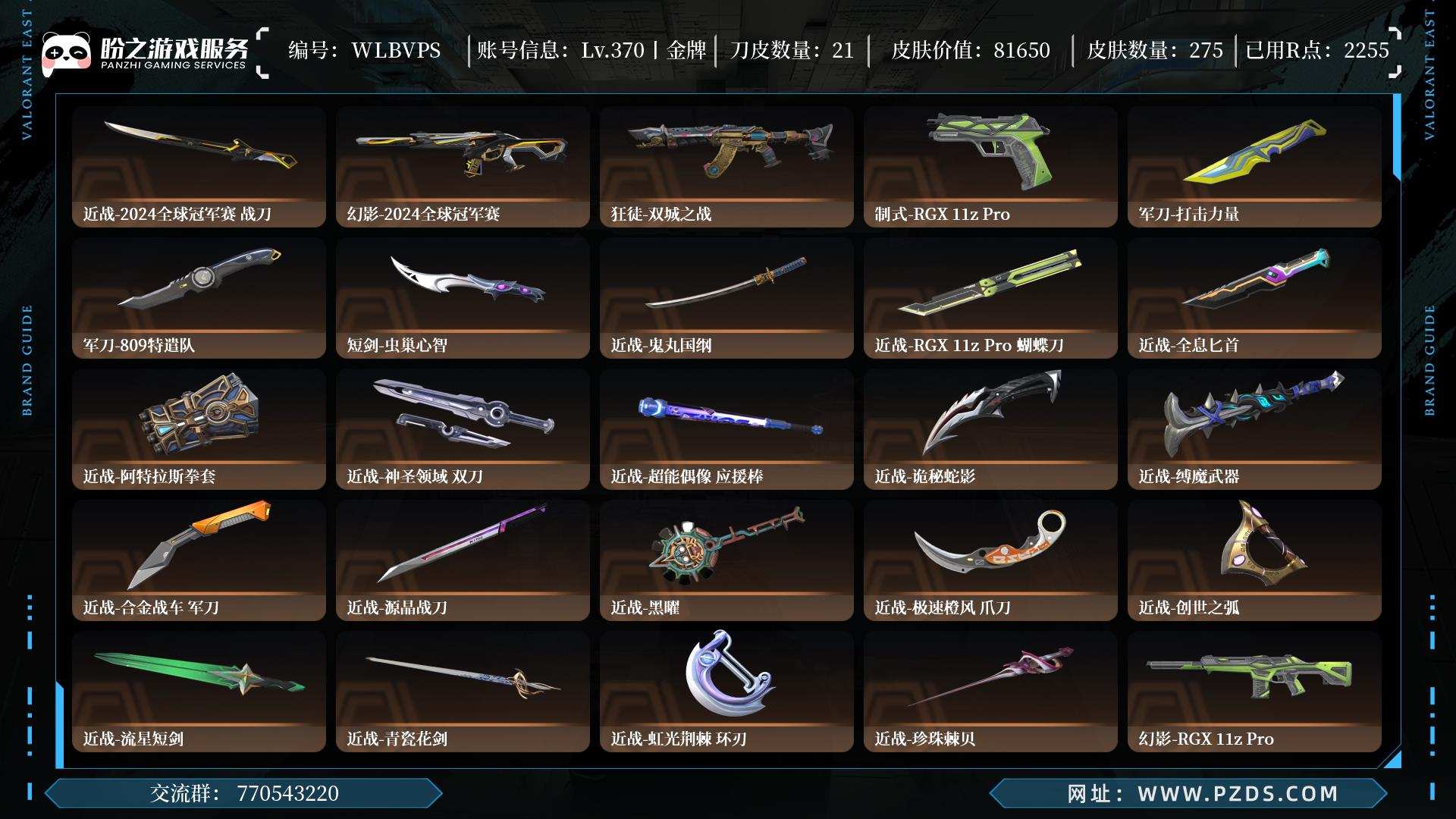Open the 近战-黑曜 weapon tile
The image size is (1456, 819).
[726, 560]
